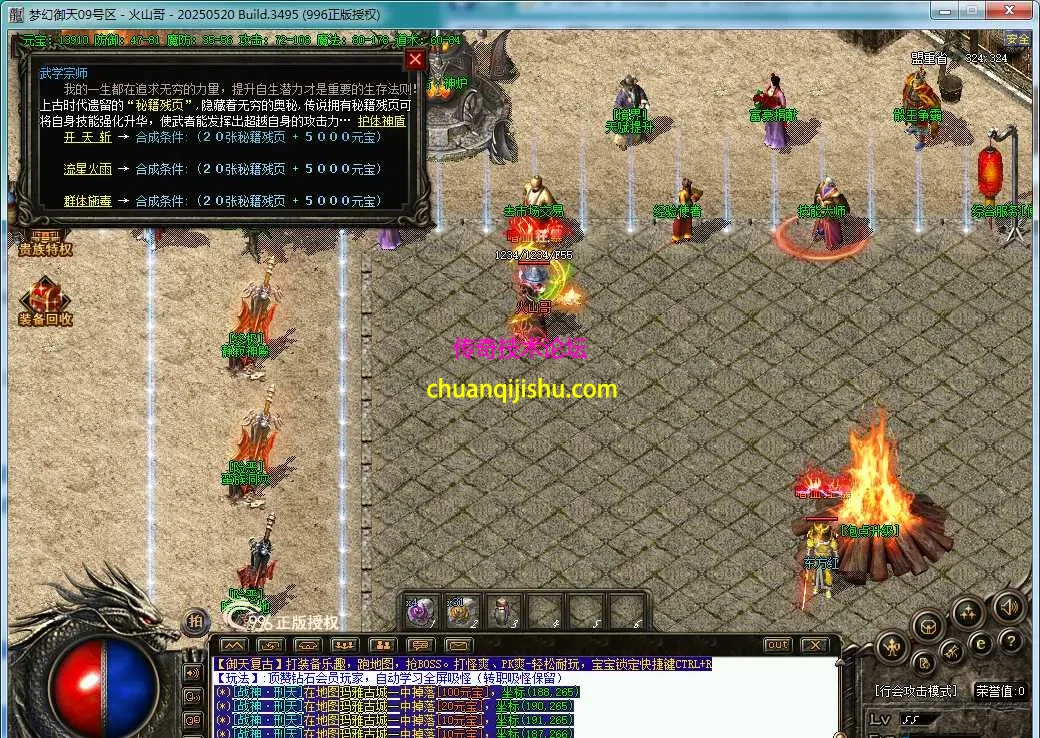Open the round '?' help button
Image resolution: width=1040 pixels, height=738 pixels.
[x=1011, y=642]
